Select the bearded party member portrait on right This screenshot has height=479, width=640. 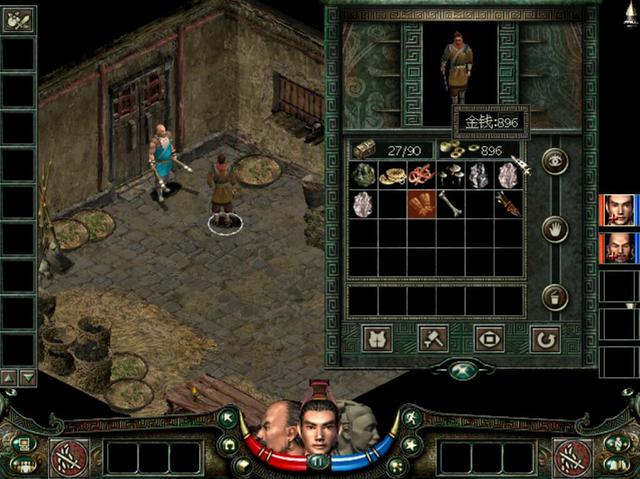coord(619,247)
